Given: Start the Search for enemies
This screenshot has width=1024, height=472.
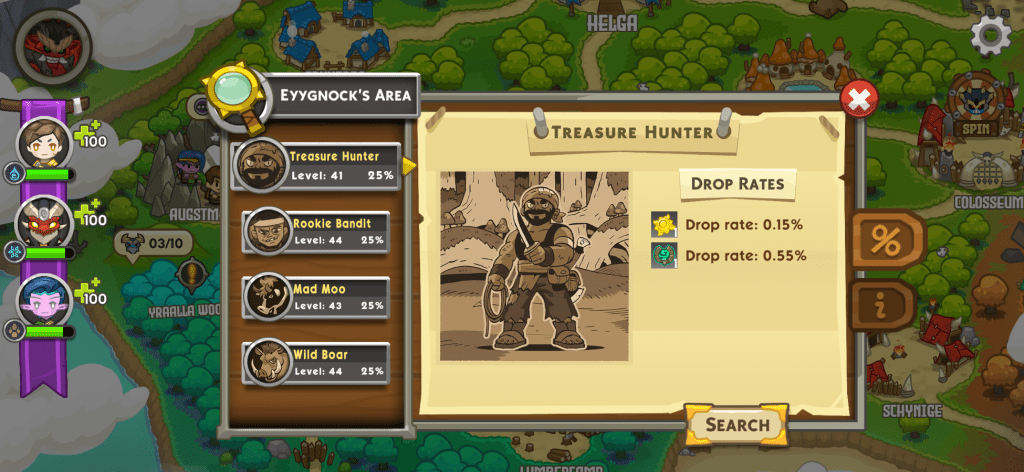Looking at the screenshot, I should click(737, 424).
